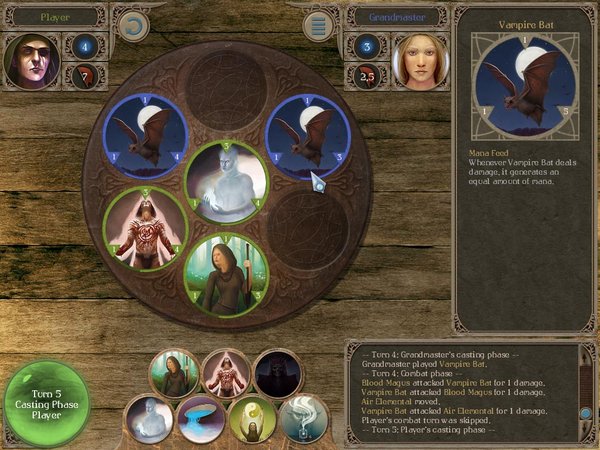Choose the hooded woman with staff card in hand
Viewport: 600px width, 450px height.
174,374
